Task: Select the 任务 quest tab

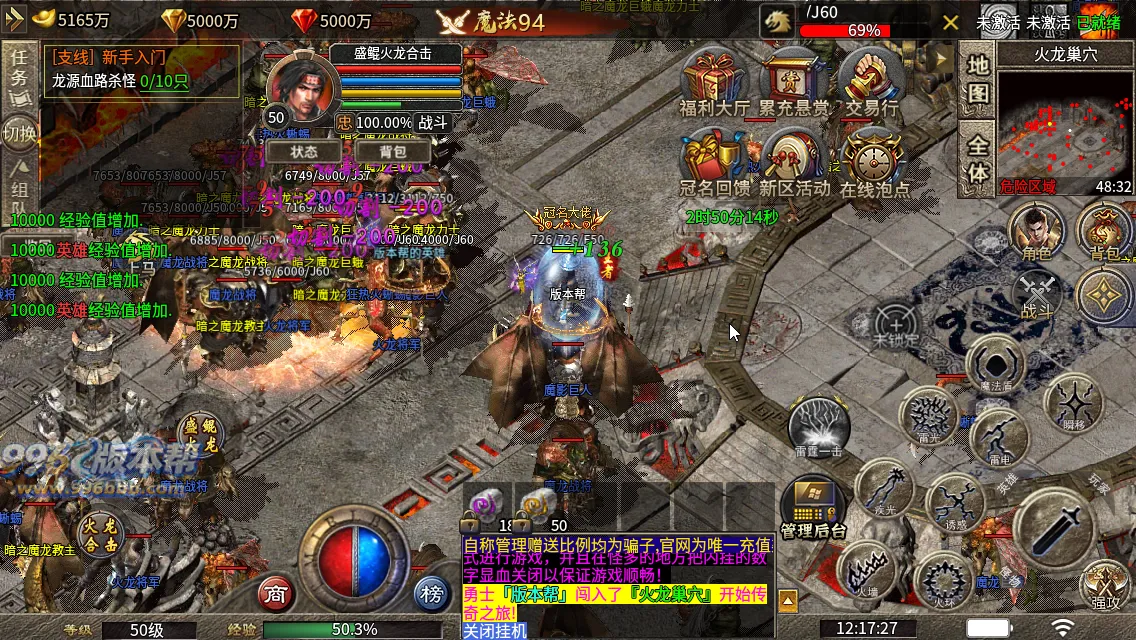Action: (x=18, y=70)
